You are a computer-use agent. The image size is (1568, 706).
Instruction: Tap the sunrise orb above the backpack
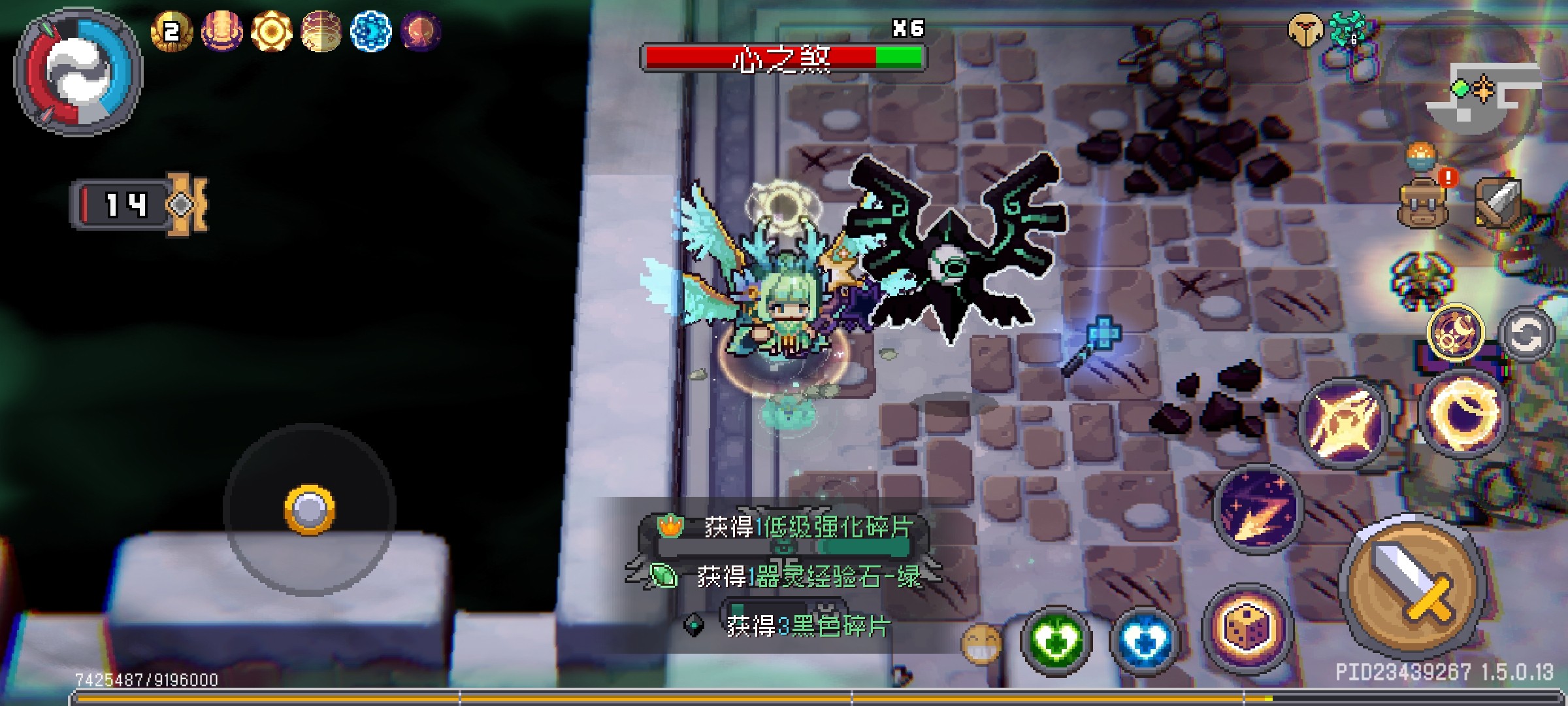point(1422,157)
